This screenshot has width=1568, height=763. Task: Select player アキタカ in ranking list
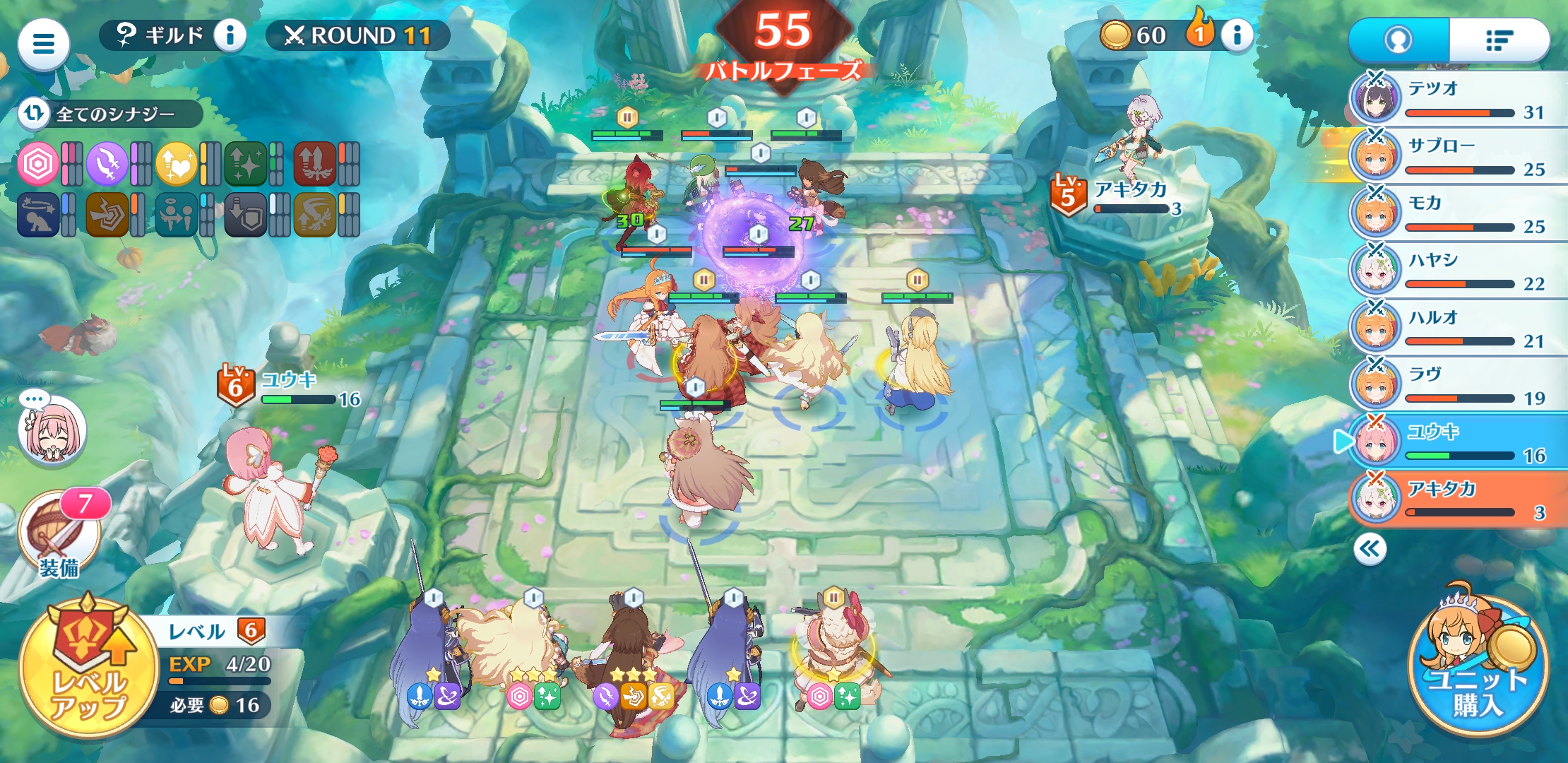point(1458,499)
